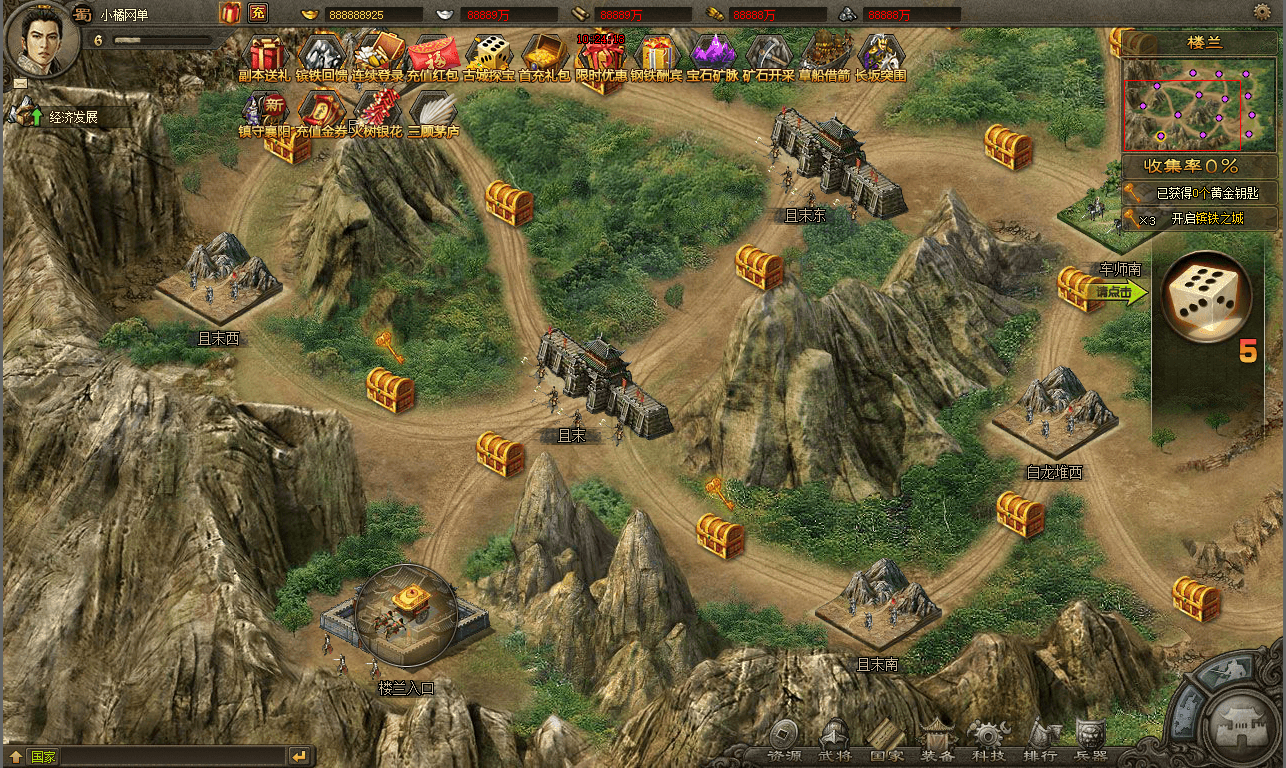This screenshot has height=768, width=1286.
Task: Open the 充值红包 red envelope
Action: point(433,55)
